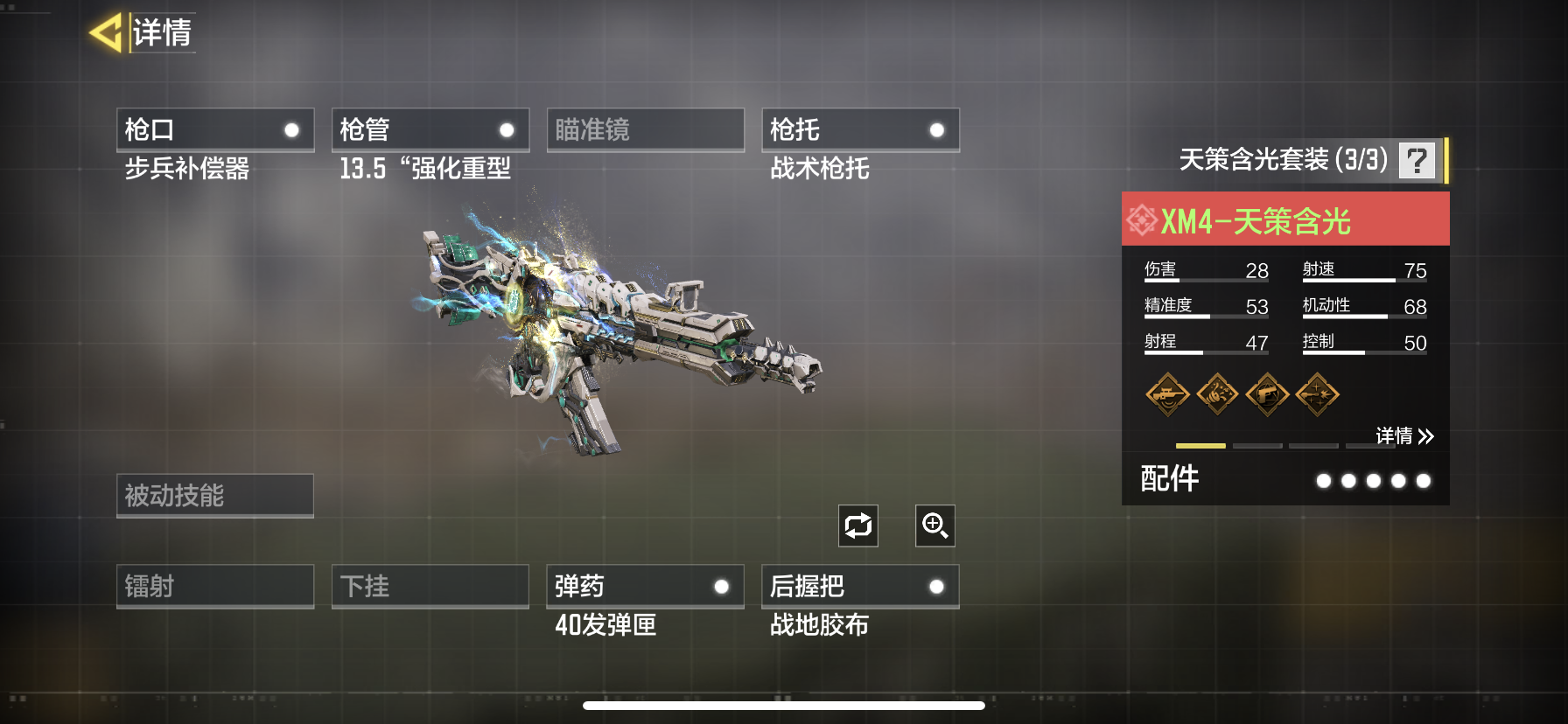
Task: Open the question mark help for 天策含光套装
Action: tap(1417, 160)
